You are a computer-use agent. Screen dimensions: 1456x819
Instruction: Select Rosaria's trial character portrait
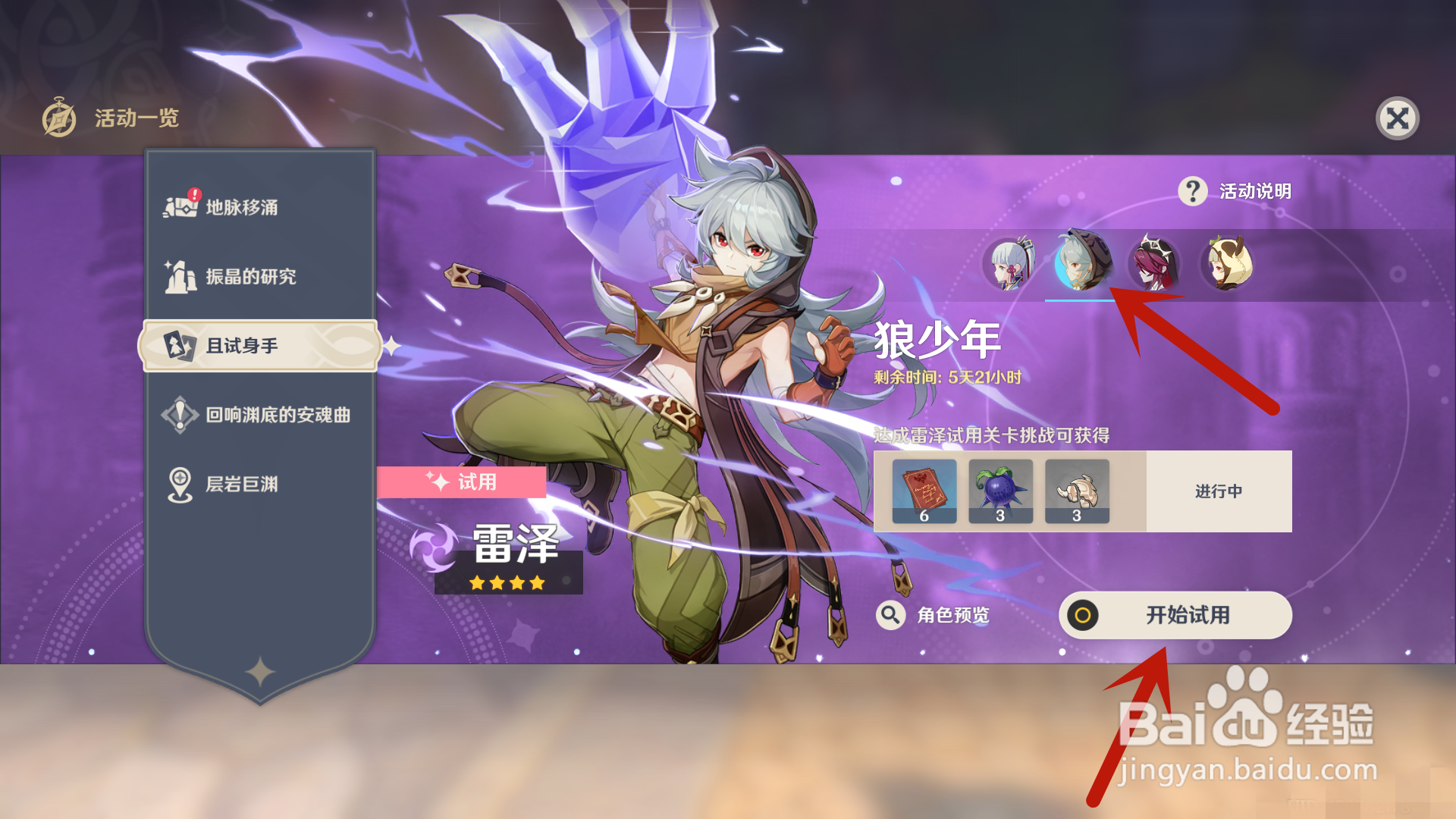[x=1155, y=265]
